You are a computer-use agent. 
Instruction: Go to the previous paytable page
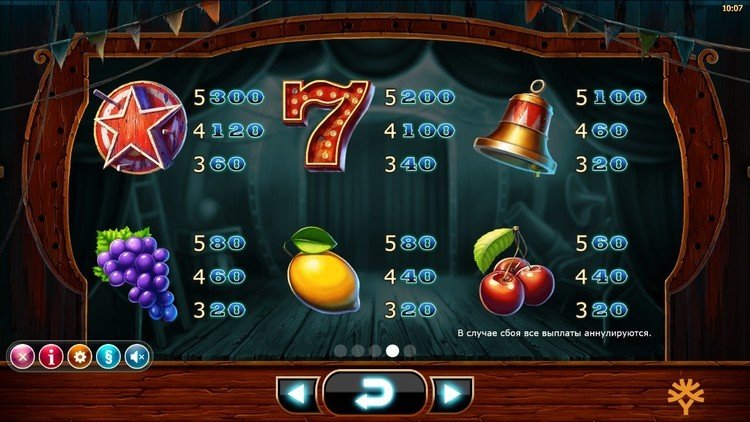click(x=297, y=393)
